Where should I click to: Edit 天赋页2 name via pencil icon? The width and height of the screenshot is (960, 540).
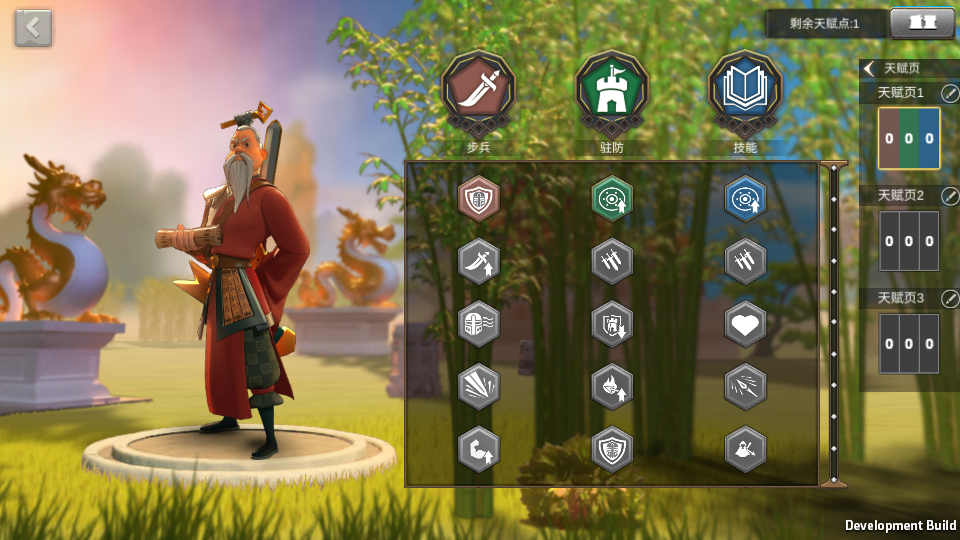pyautogui.click(x=949, y=196)
